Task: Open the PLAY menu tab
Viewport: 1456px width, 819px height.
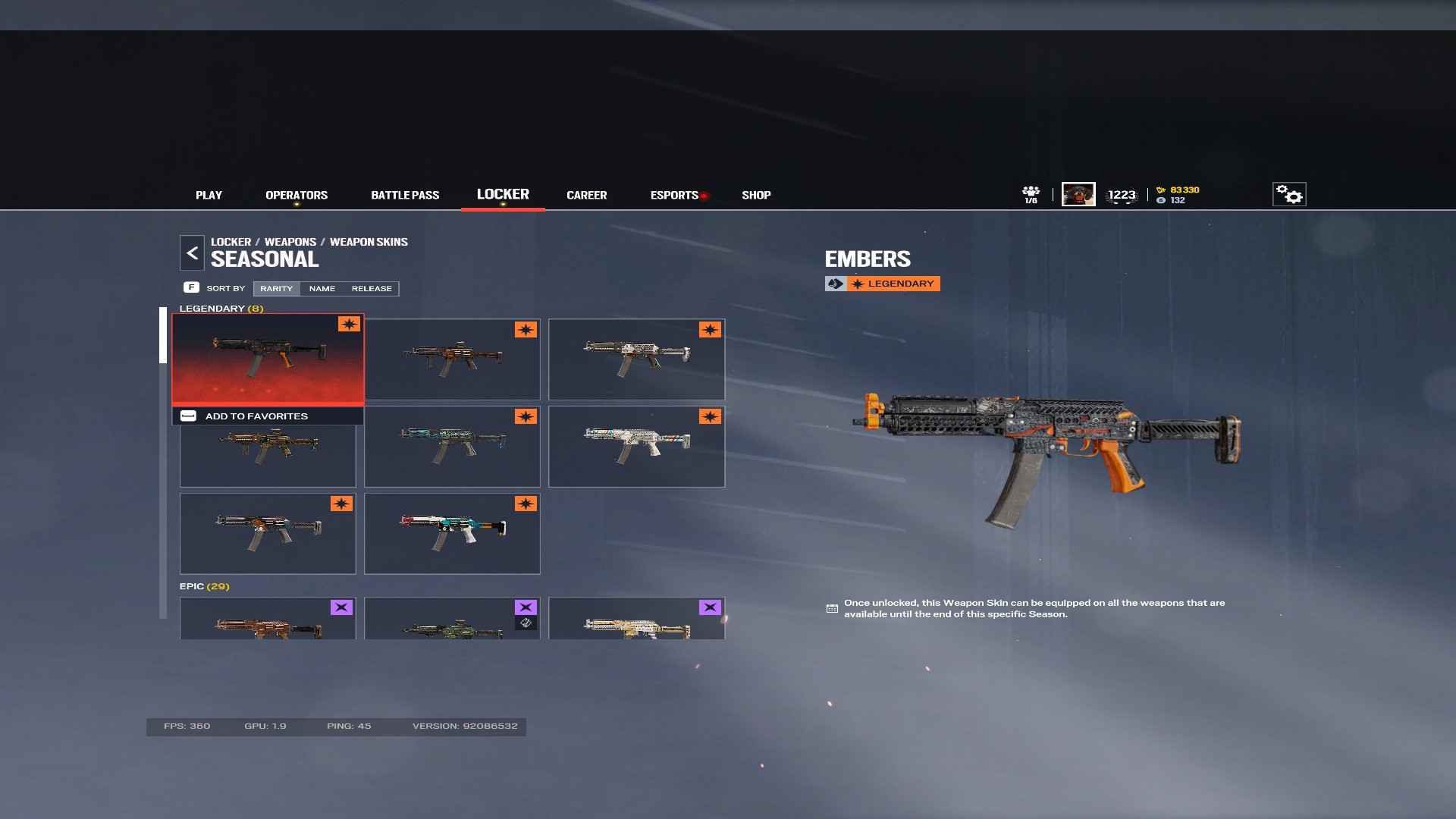Action: pyautogui.click(x=209, y=195)
